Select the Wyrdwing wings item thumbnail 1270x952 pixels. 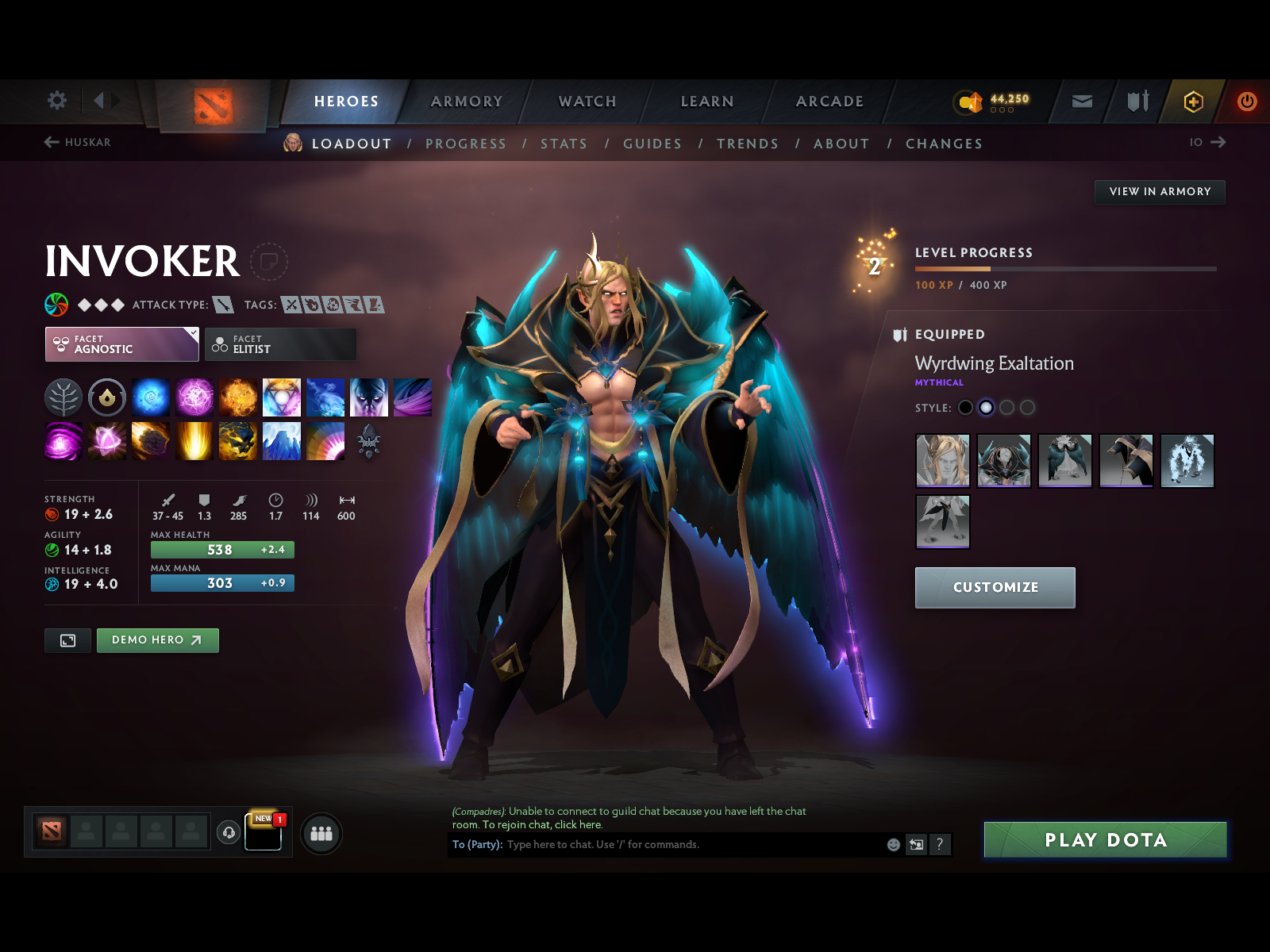(x=1065, y=461)
